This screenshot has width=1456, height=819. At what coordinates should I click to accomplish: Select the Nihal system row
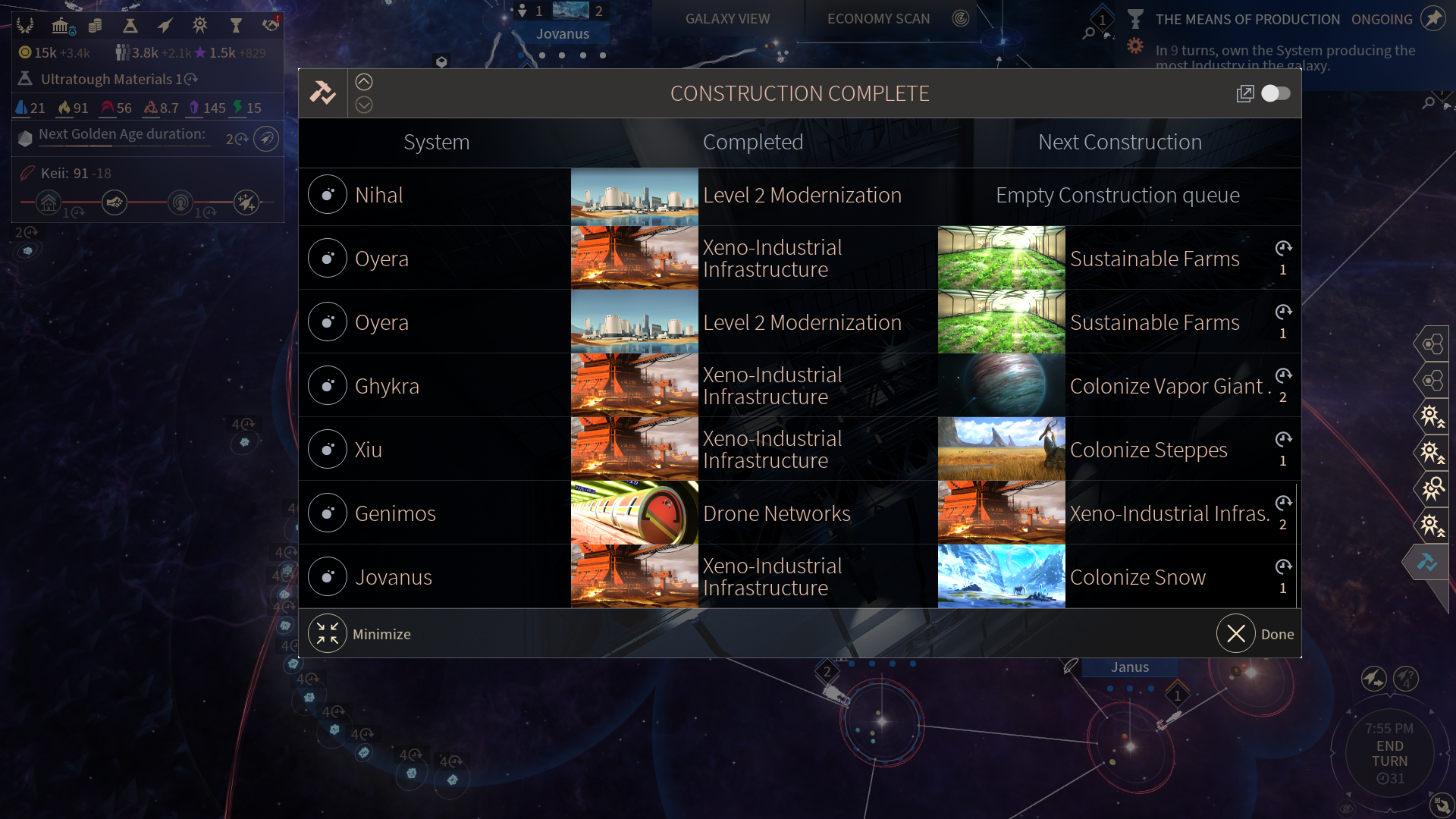point(378,196)
